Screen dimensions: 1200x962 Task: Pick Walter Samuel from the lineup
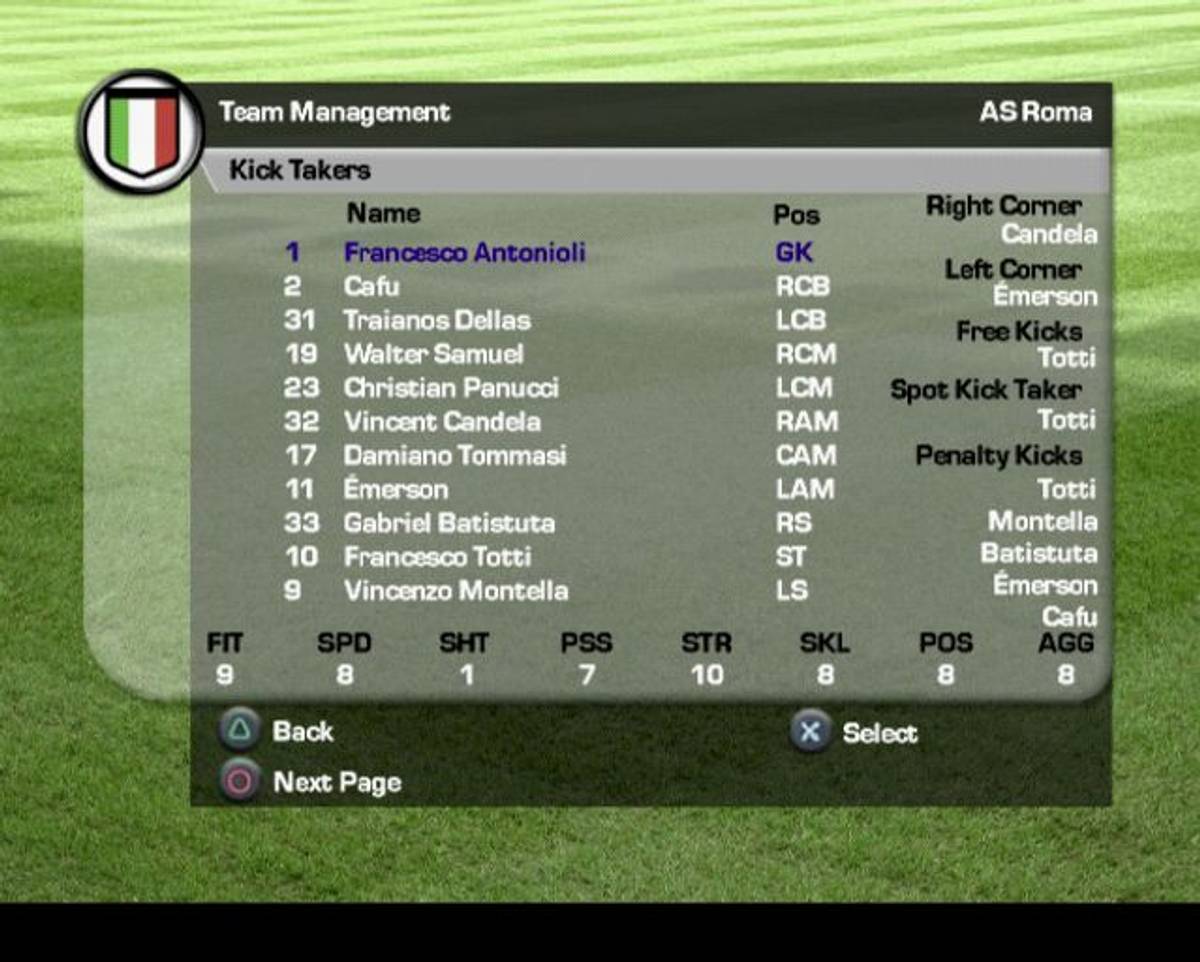point(433,354)
